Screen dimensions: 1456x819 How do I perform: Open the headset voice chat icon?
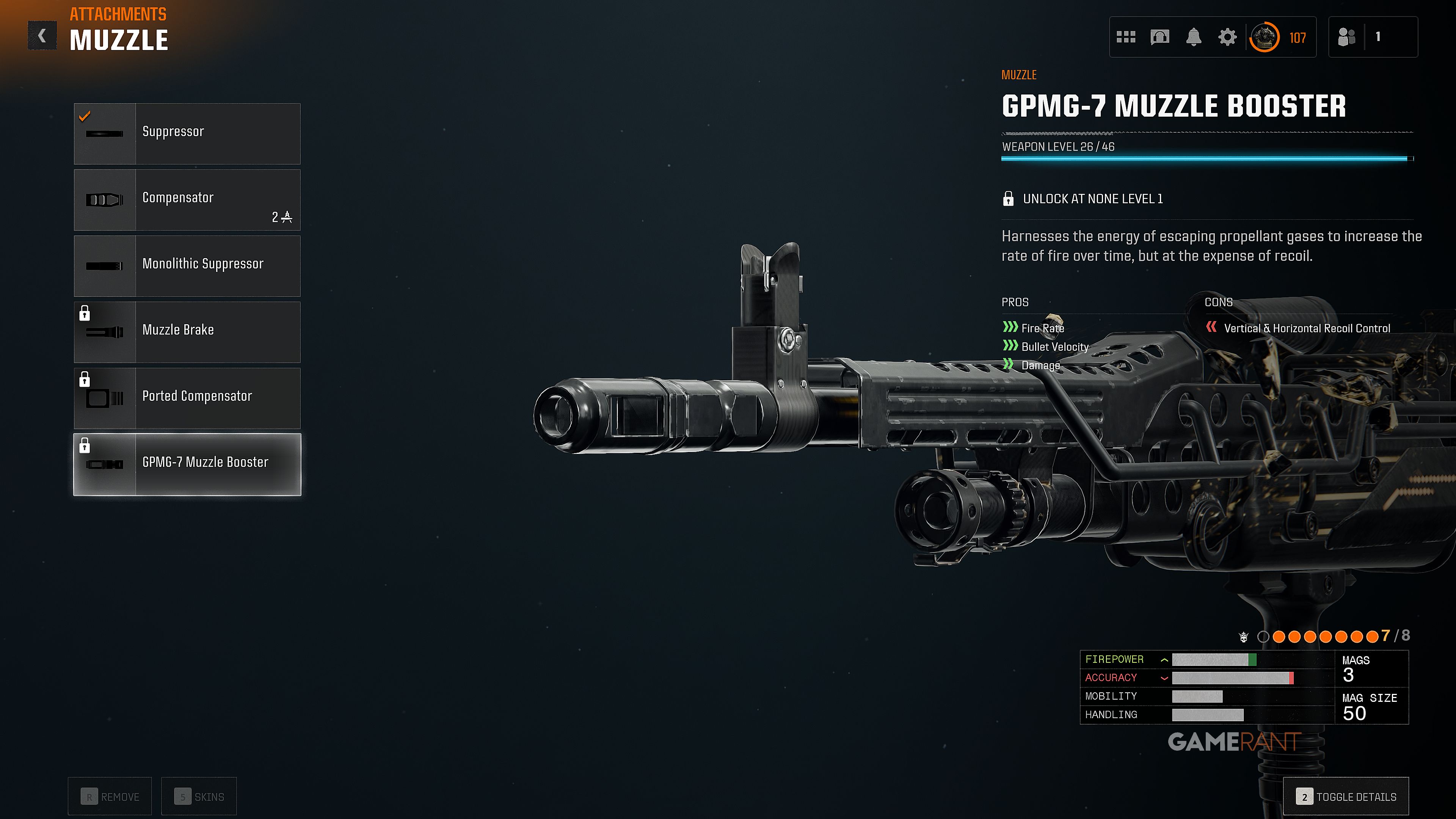point(1159,37)
